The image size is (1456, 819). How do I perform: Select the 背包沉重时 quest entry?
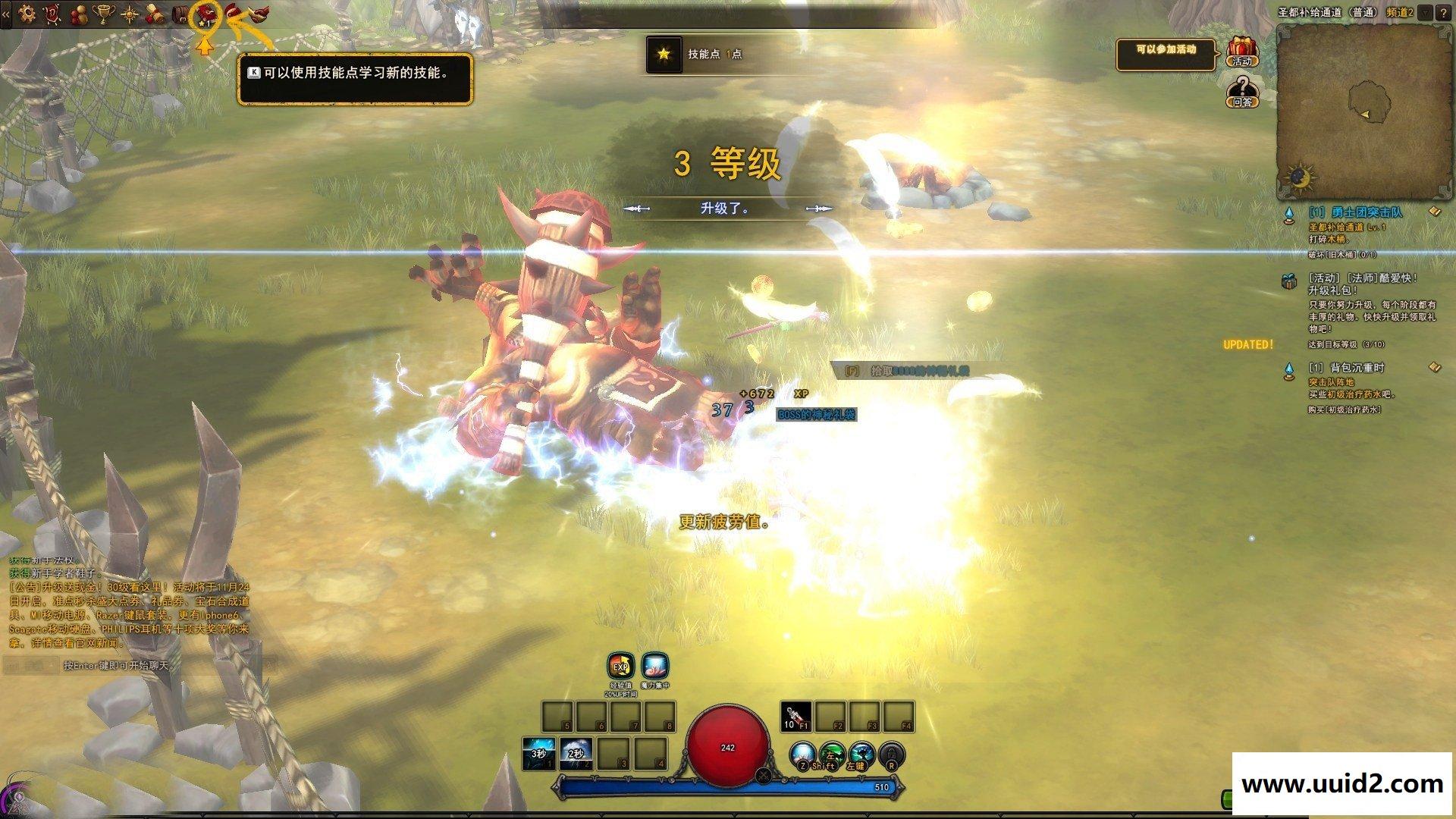[1346, 369]
